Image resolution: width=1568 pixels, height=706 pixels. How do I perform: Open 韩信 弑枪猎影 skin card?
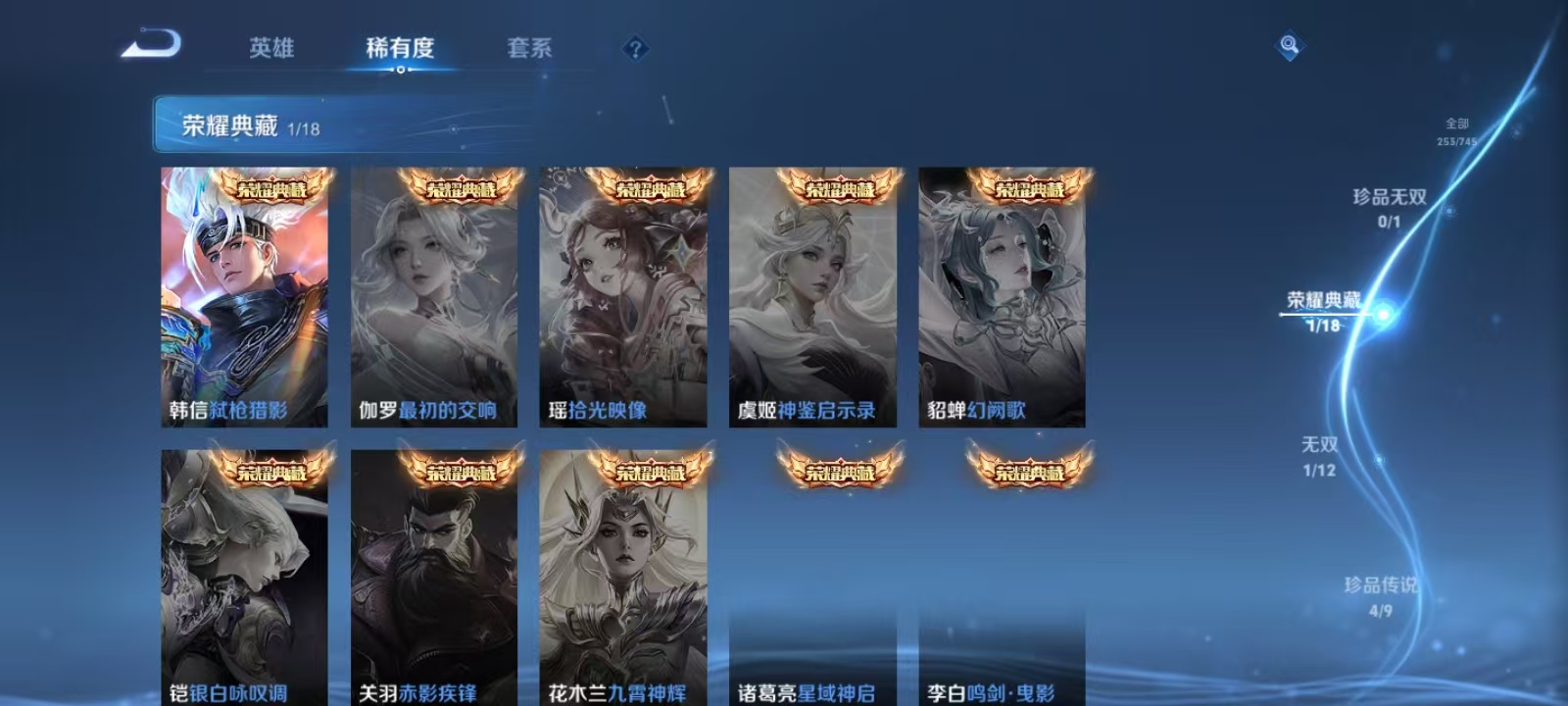pos(245,294)
